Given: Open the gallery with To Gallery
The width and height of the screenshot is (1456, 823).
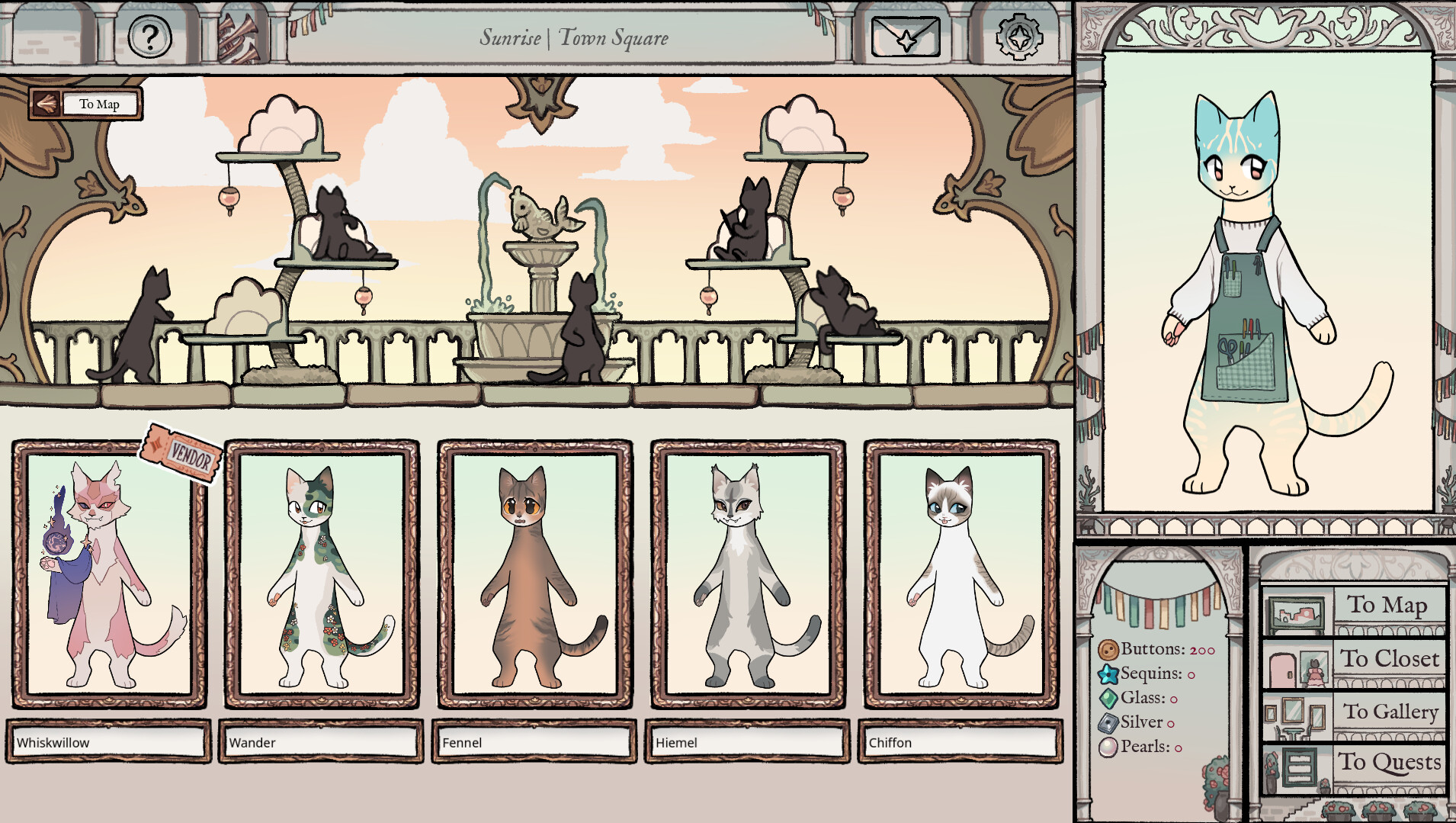Looking at the screenshot, I should [x=1390, y=711].
